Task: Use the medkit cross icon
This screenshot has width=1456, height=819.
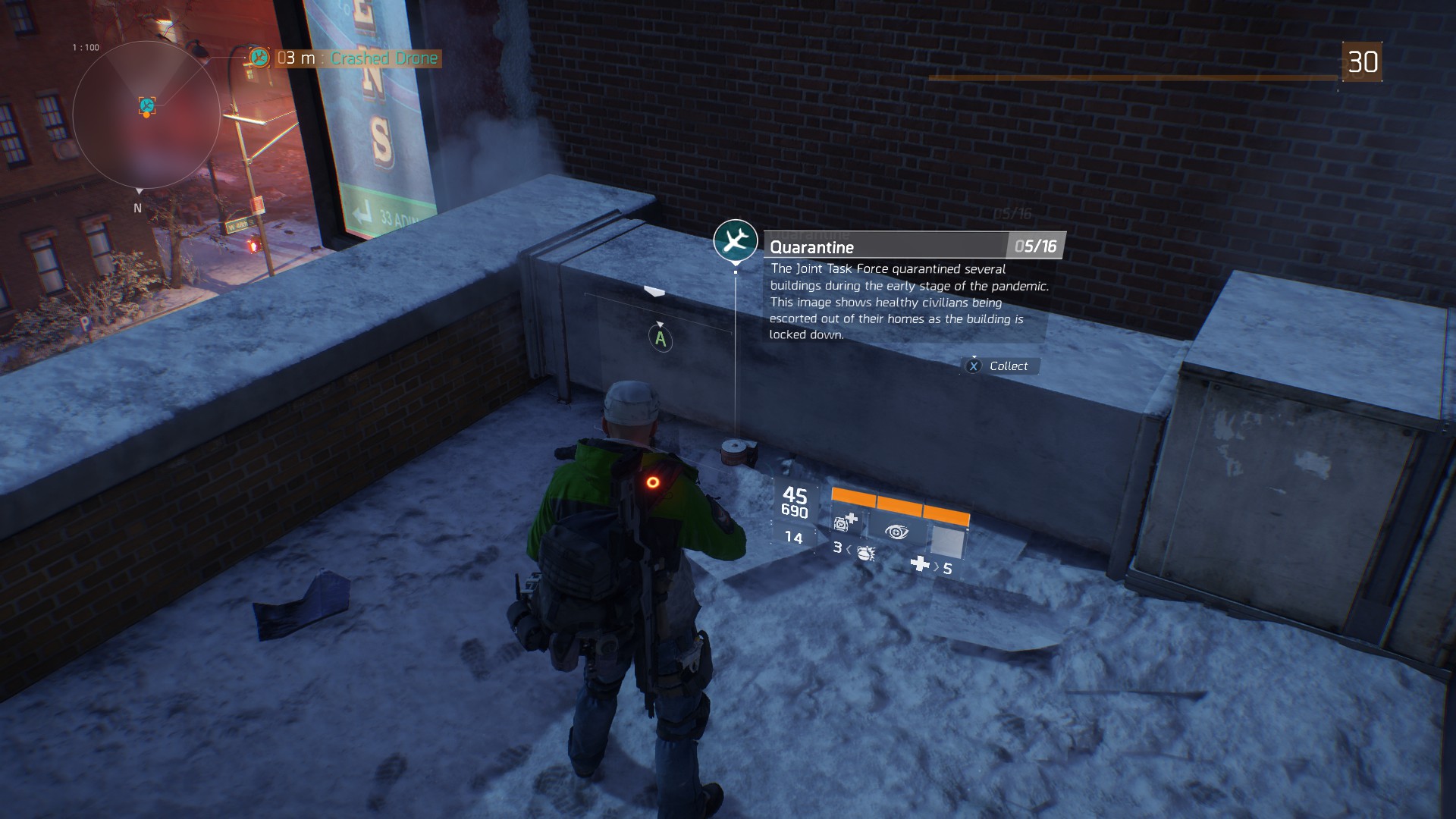Action: click(919, 563)
